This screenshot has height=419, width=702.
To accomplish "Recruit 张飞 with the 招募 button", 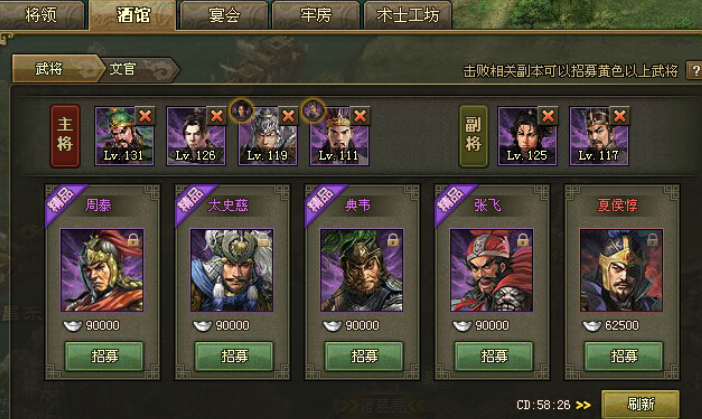I will [x=494, y=356].
